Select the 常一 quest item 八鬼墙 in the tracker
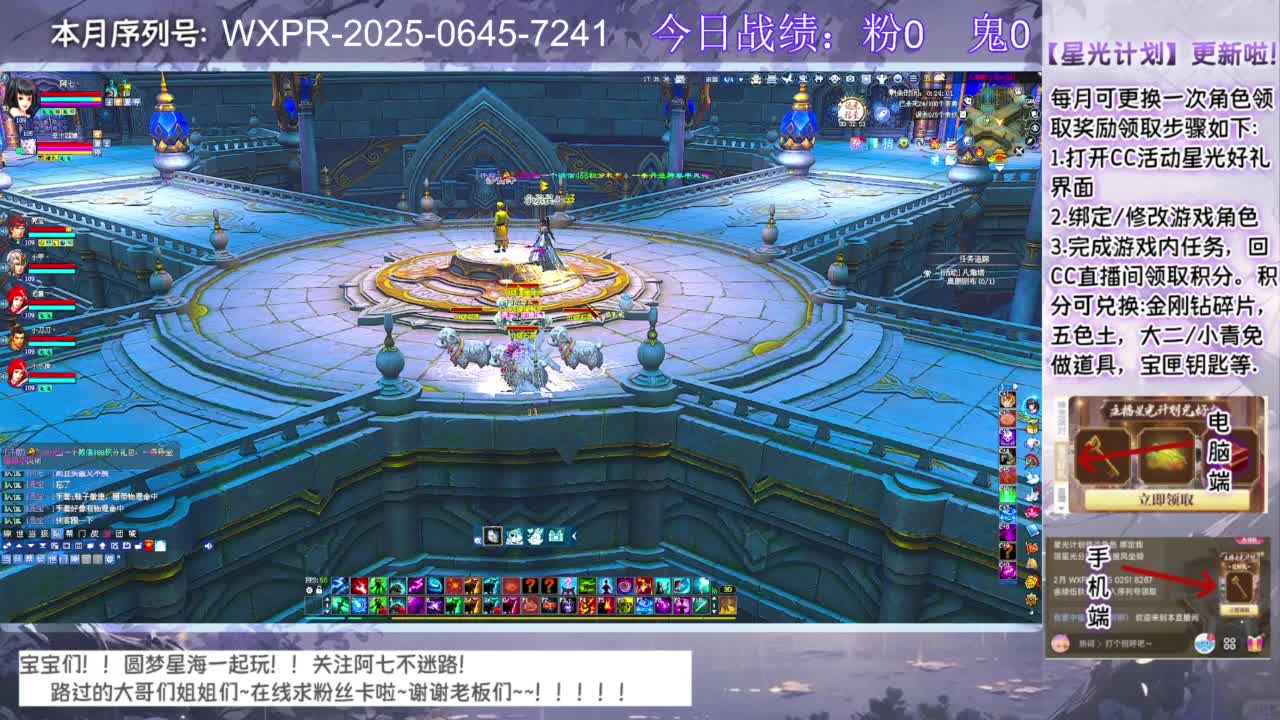The height and width of the screenshot is (720, 1280). click(x=962, y=273)
